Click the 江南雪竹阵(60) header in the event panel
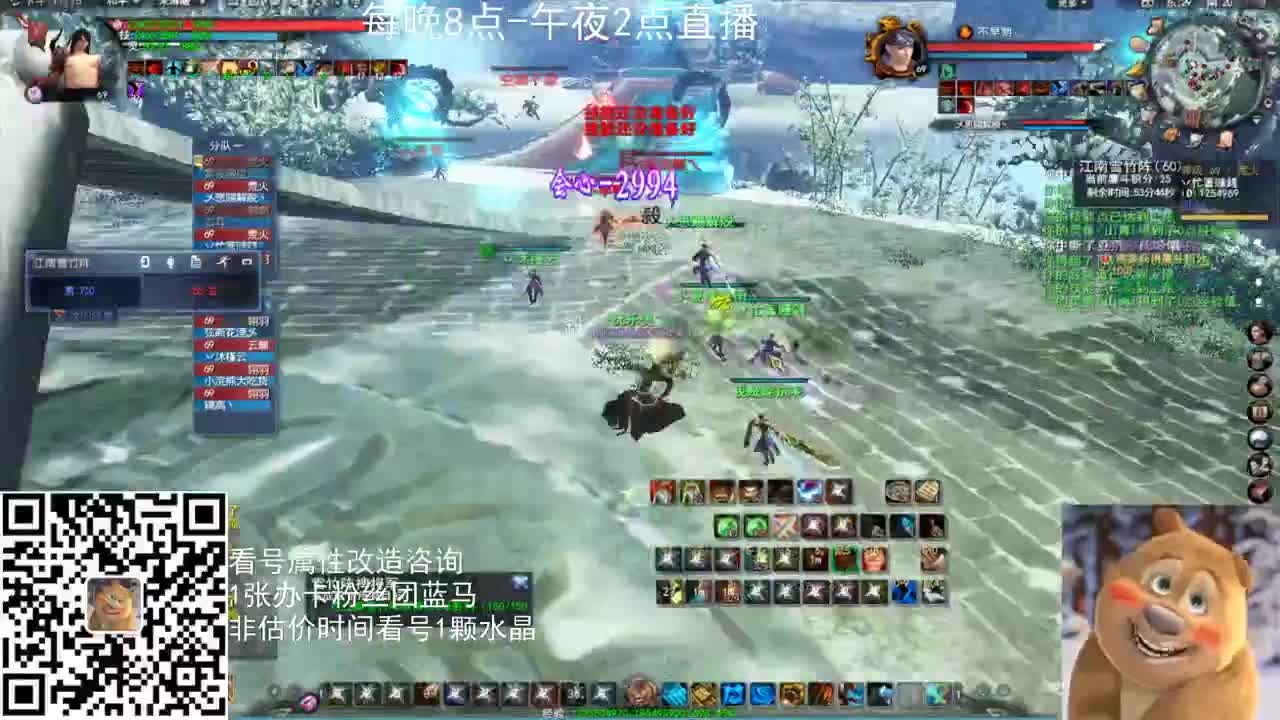This screenshot has width=1280, height=720. (x=1130, y=165)
